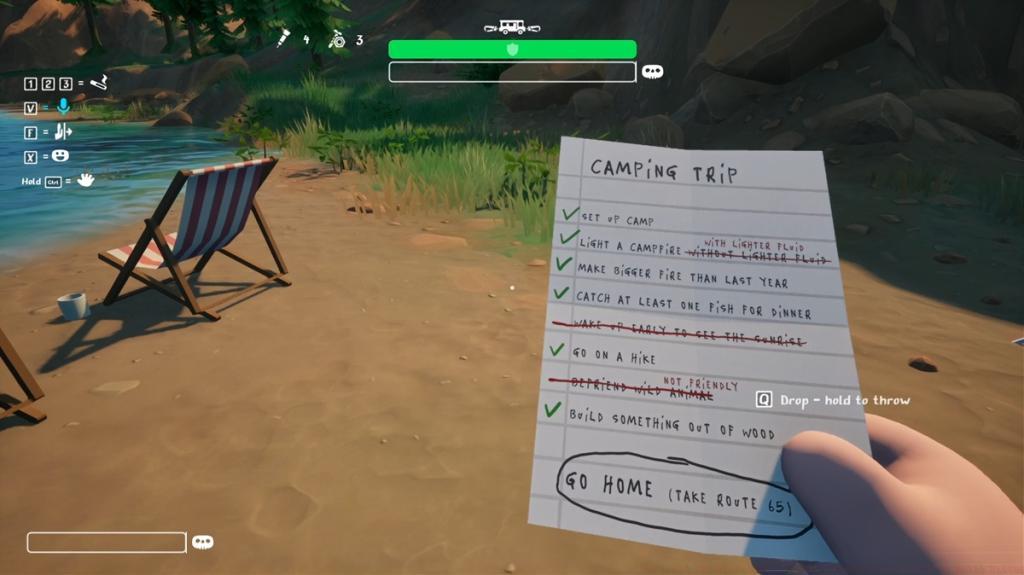This screenshot has width=1024, height=575.
Task: Click the skull icon beside the top bar
Action: tap(652, 72)
